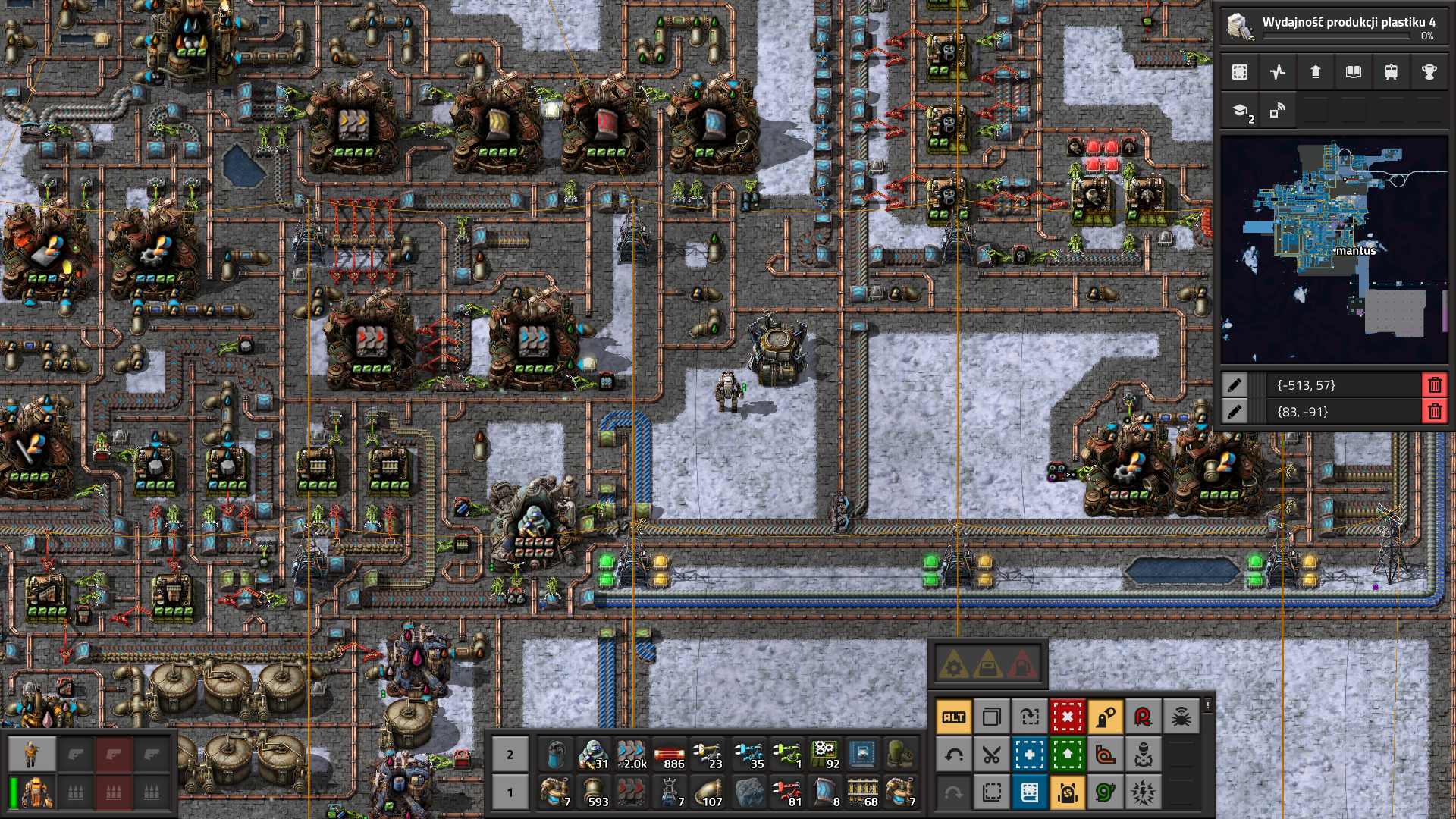Delete the {-513, 57} pin entry
The width and height of the screenshot is (1456, 819).
click(1434, 385)
